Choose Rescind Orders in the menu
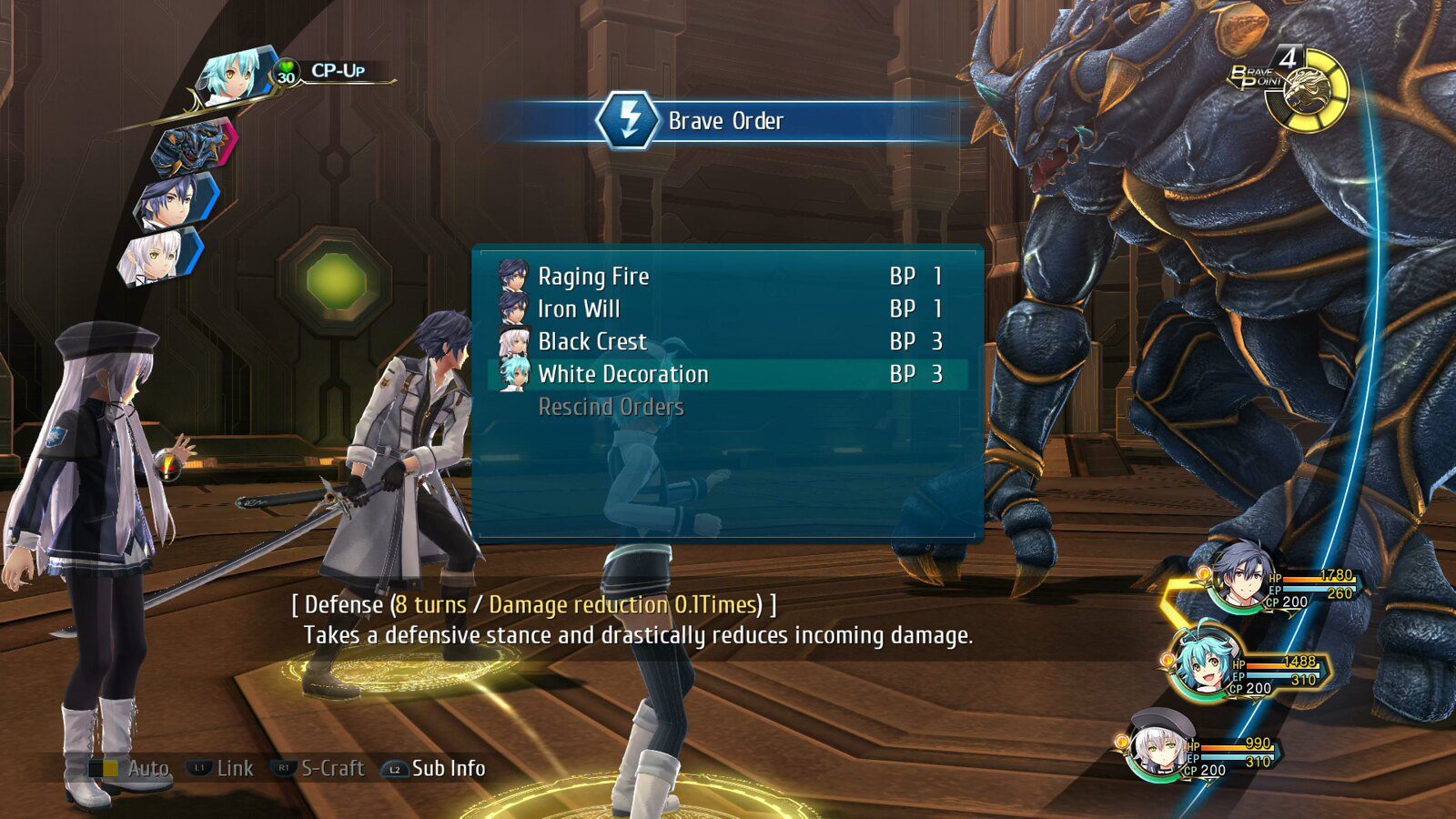 [611, 408]
